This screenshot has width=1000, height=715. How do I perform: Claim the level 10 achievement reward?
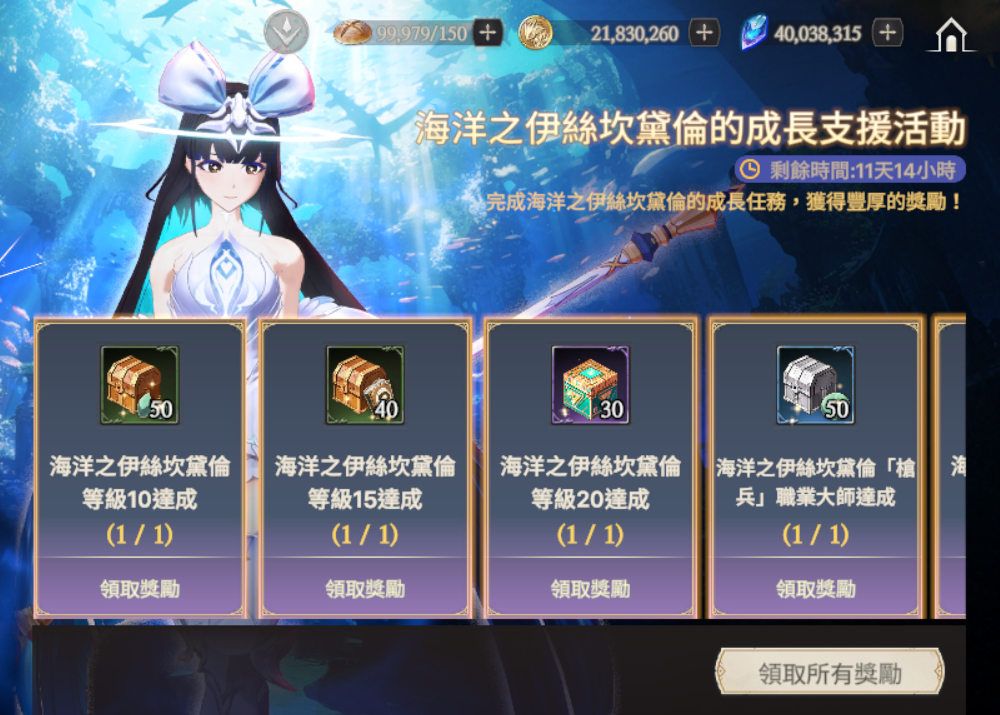(140, 588)
